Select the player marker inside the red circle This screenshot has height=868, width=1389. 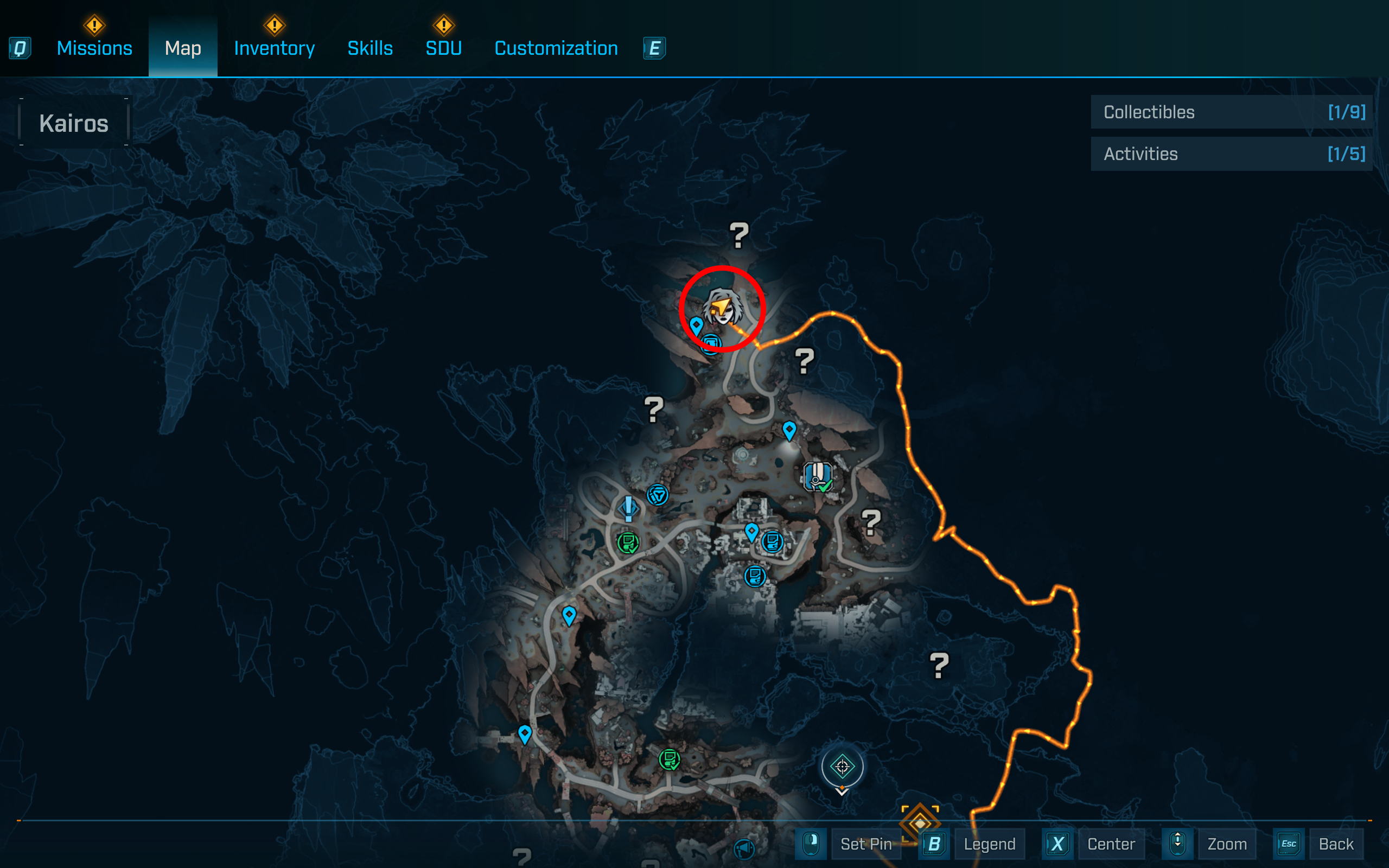(722, 308)
